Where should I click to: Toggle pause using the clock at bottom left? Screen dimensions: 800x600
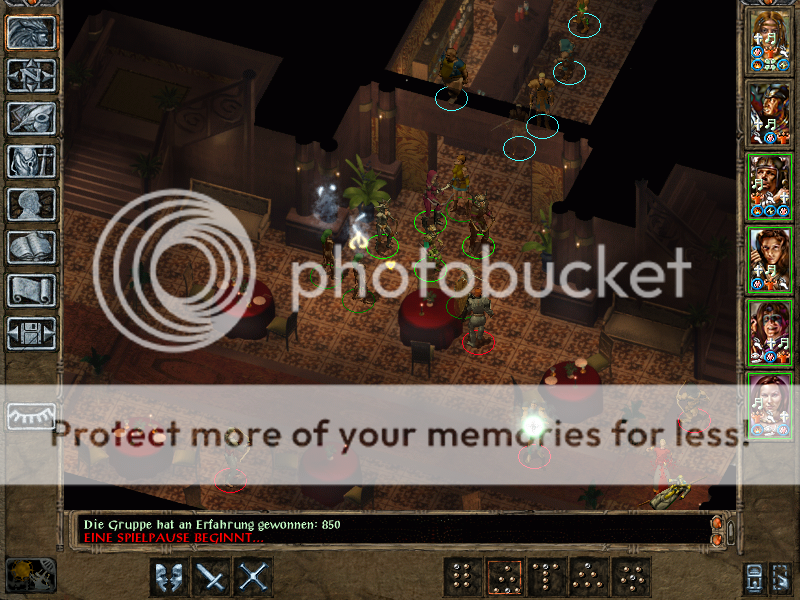30,574
